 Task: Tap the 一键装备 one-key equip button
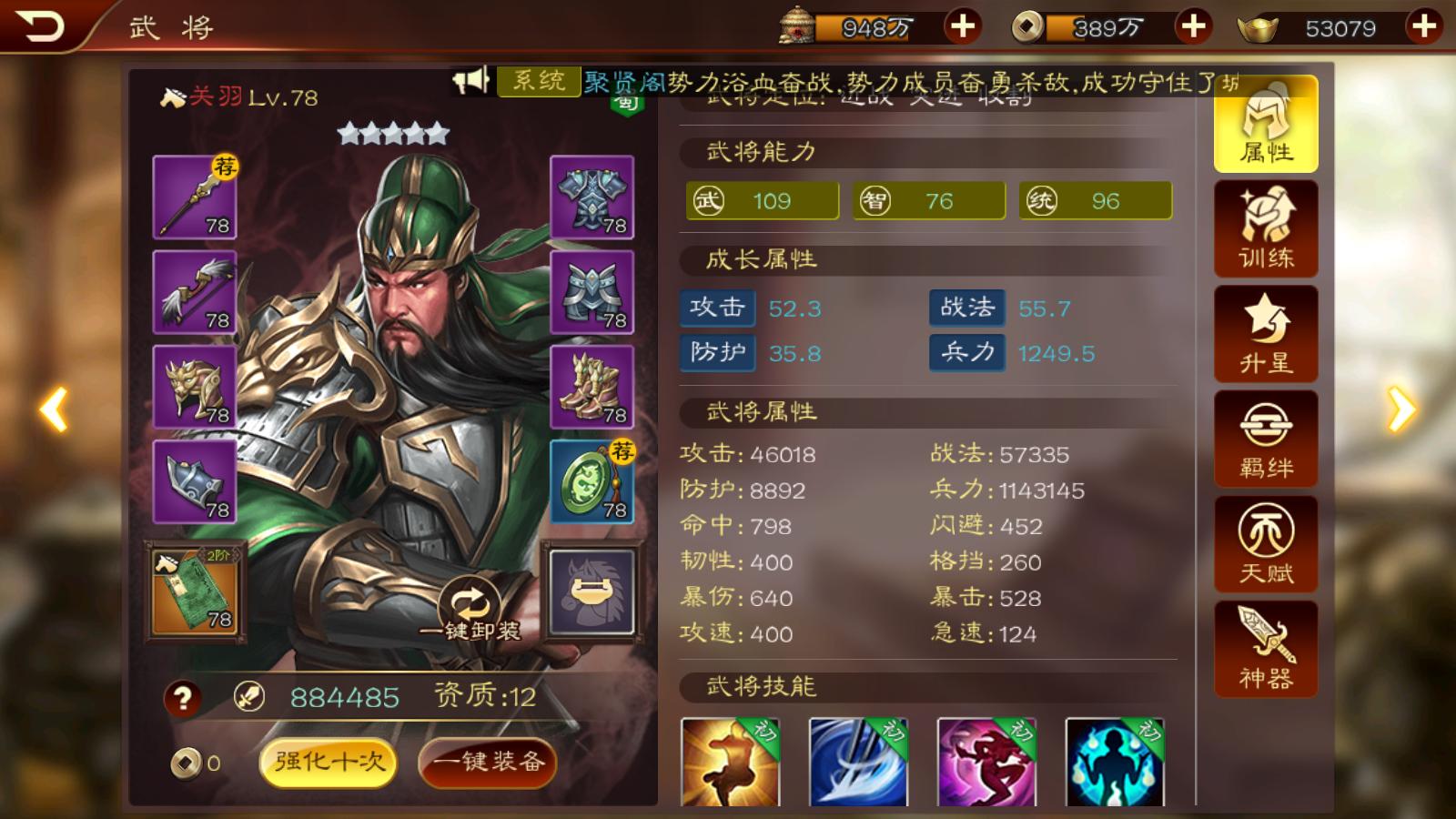pyautogui.click(x=487, y=763)
